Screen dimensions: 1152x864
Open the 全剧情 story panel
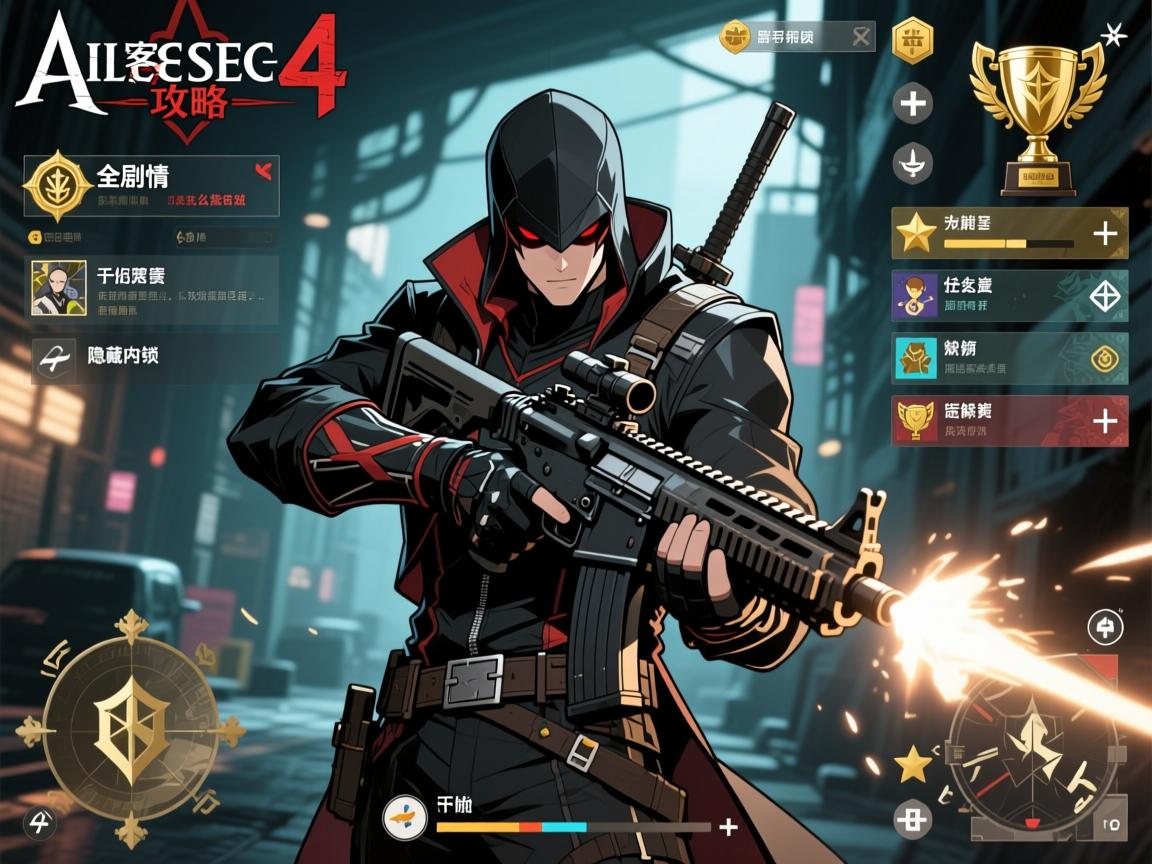pyautogui.click(x=150, y=185)
